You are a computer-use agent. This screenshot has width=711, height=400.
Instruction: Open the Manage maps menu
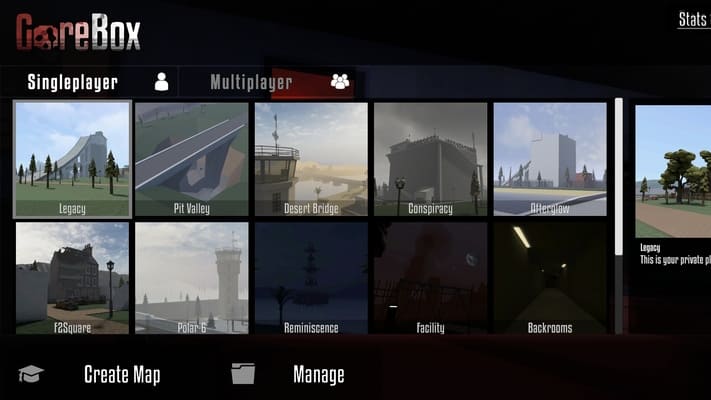click(x=318, y=375)
